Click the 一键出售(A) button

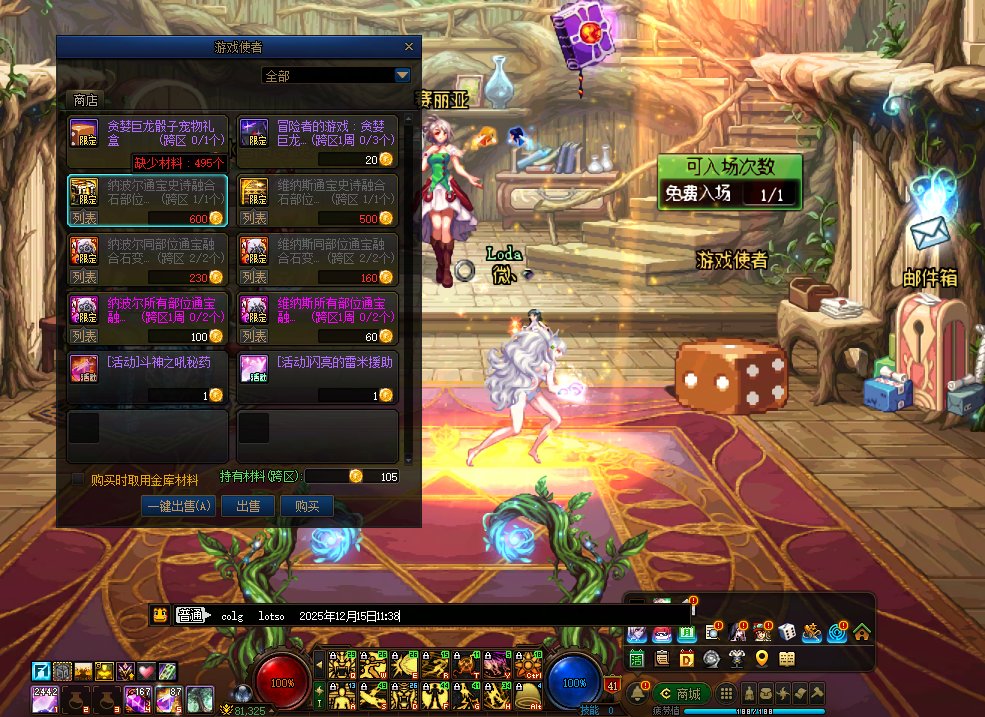pyautogui.click(x=178, y=506)
